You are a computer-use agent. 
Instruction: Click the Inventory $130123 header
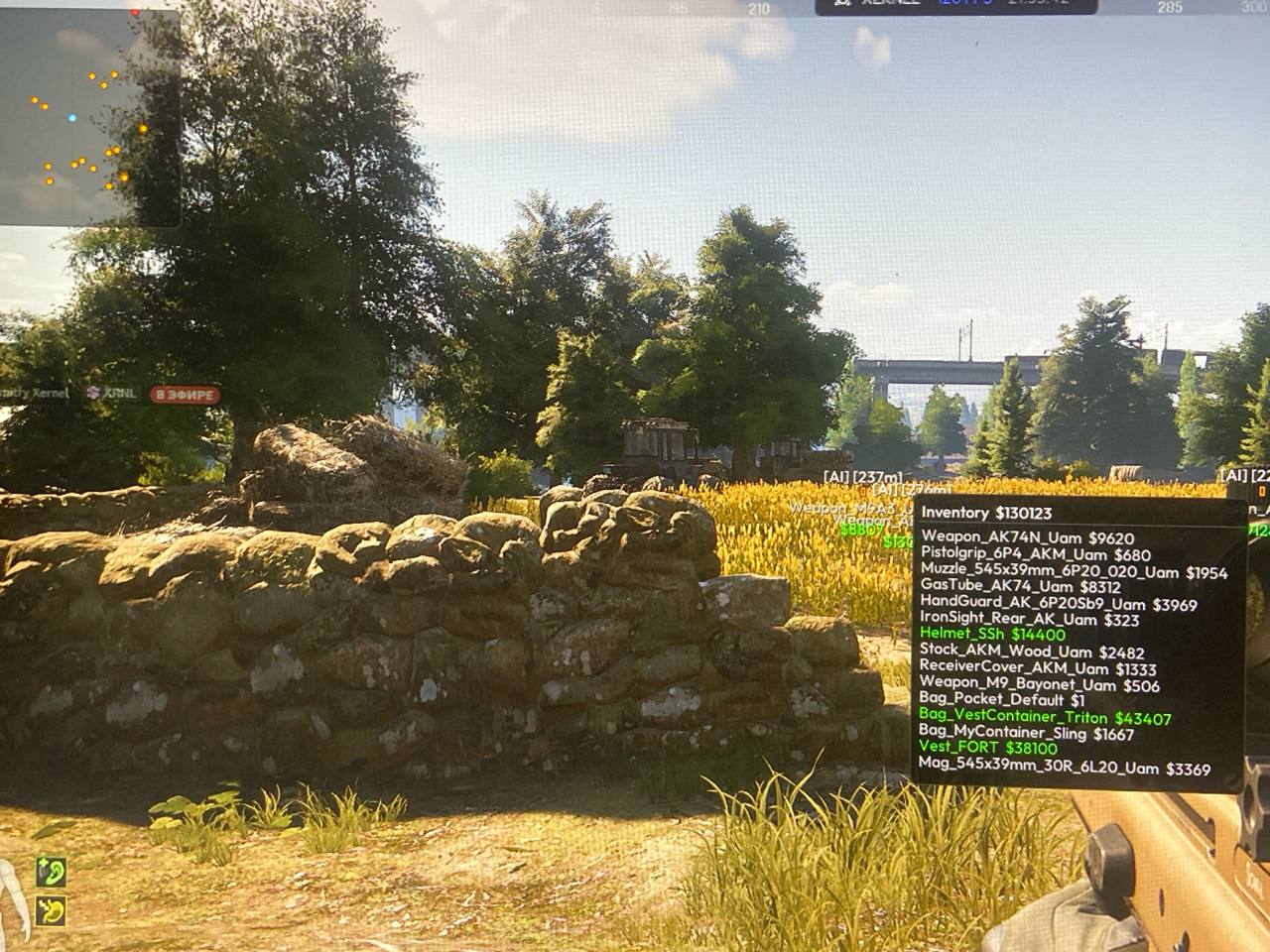pos(986,513)
